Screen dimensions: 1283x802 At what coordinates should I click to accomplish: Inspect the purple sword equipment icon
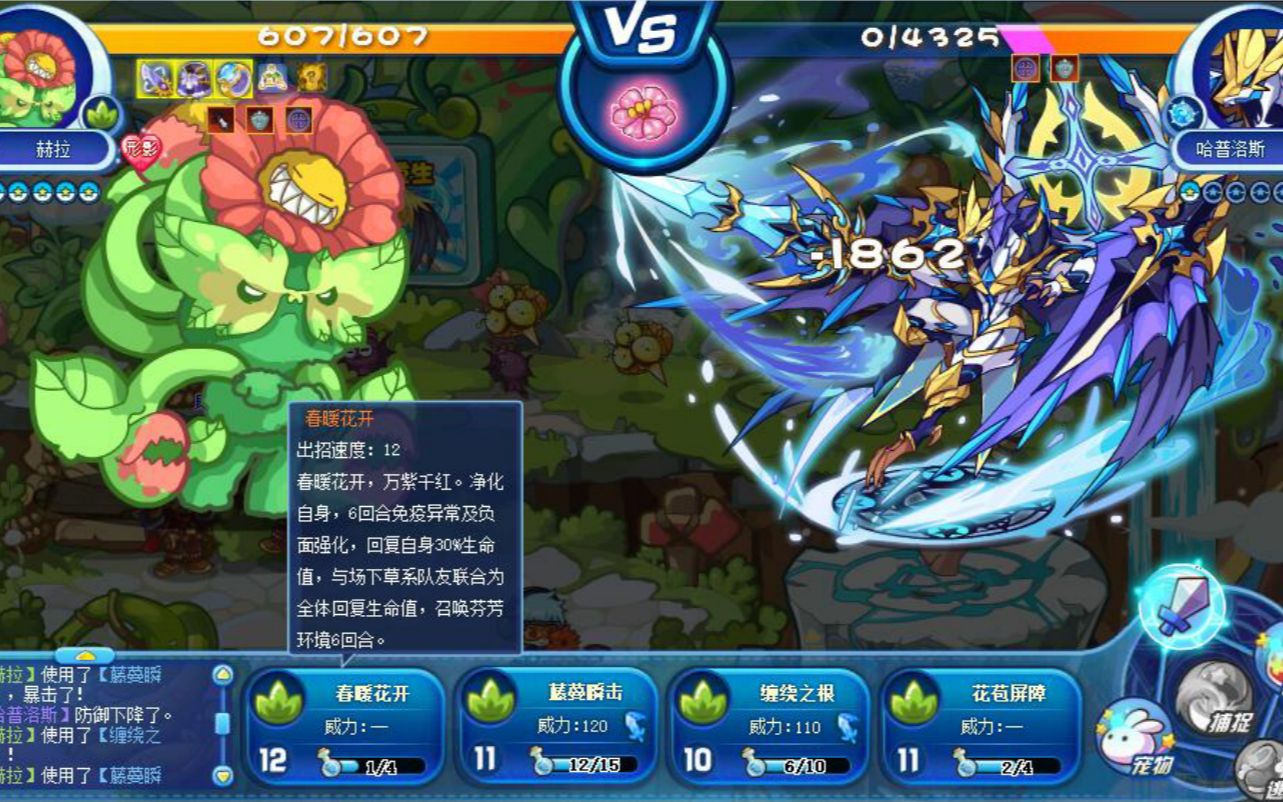click(x=155, y=77)
